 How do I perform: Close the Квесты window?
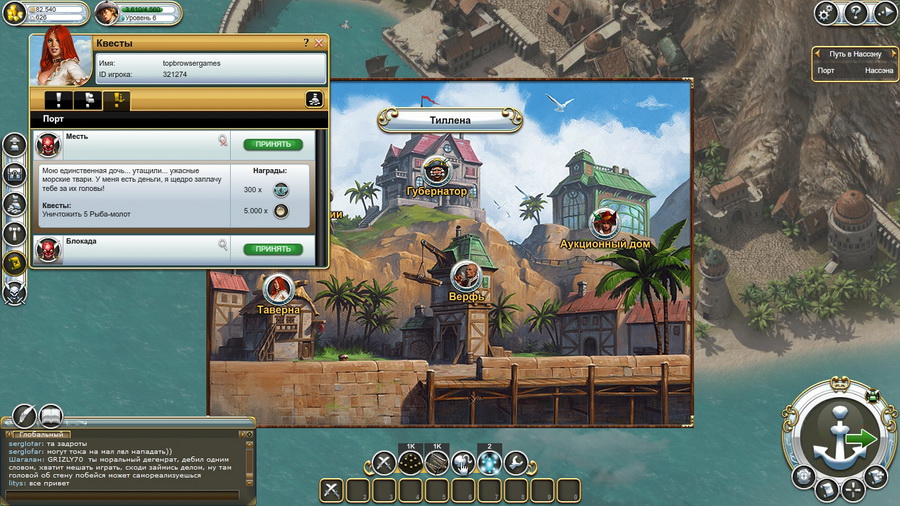319,43
